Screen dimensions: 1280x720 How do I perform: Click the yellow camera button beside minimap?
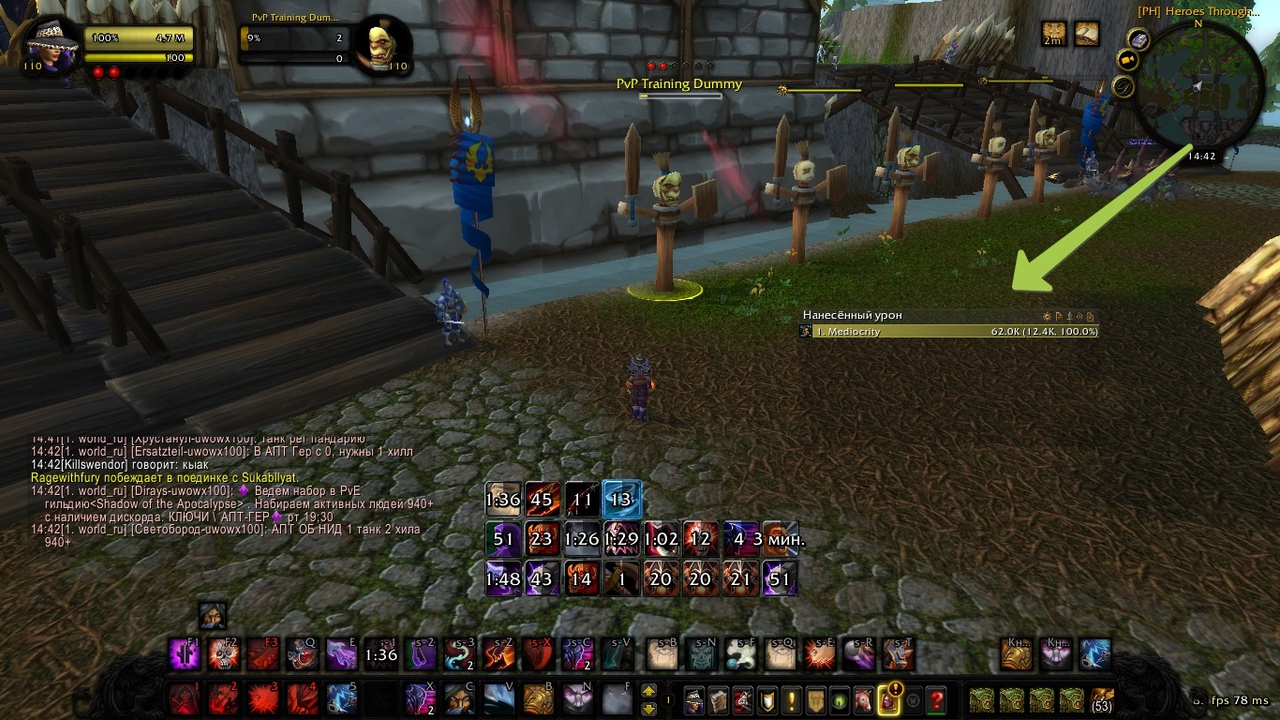(x=1127, y=61)
